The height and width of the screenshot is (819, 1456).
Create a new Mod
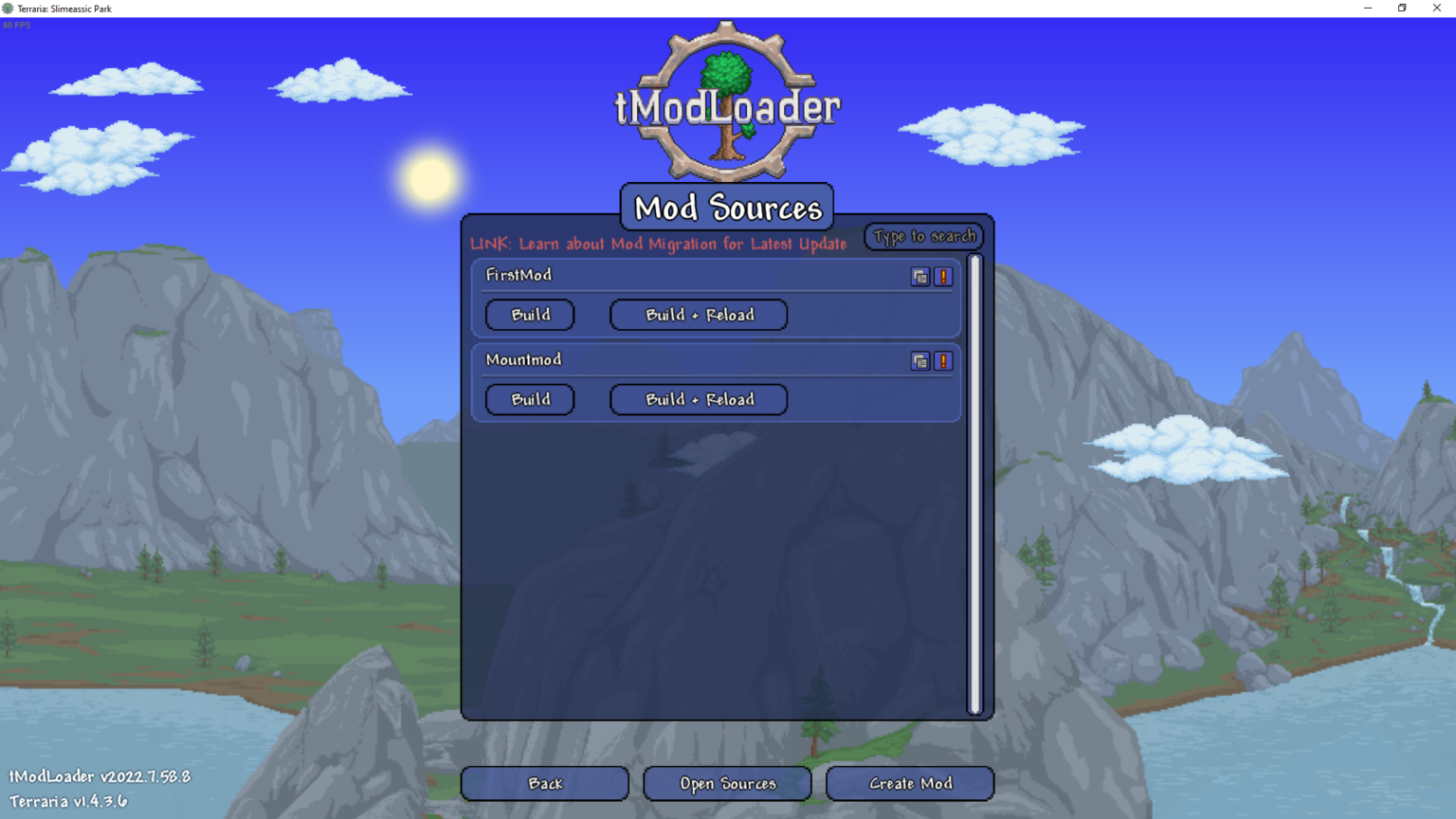pos(909,783)
